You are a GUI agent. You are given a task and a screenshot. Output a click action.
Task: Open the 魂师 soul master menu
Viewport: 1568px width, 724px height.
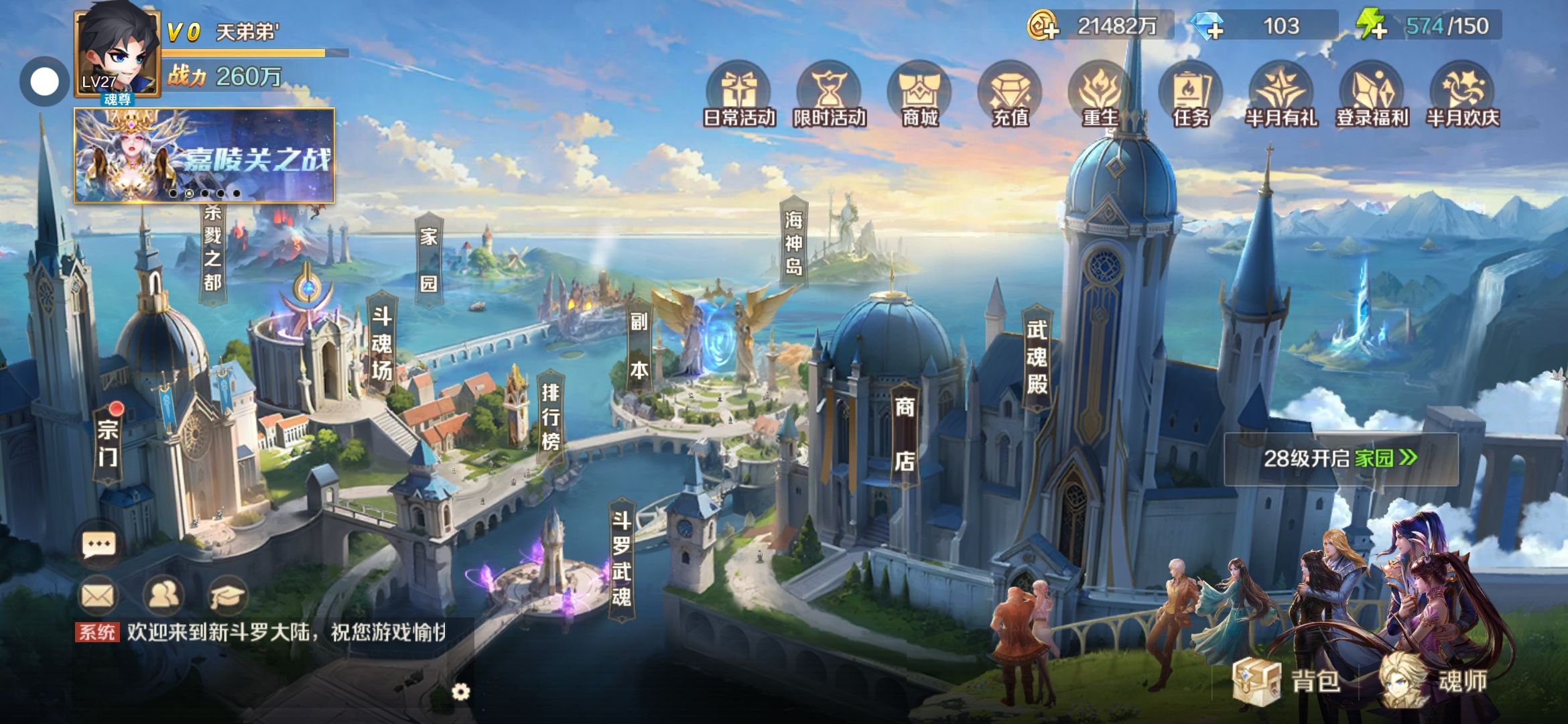(1435, 680)
